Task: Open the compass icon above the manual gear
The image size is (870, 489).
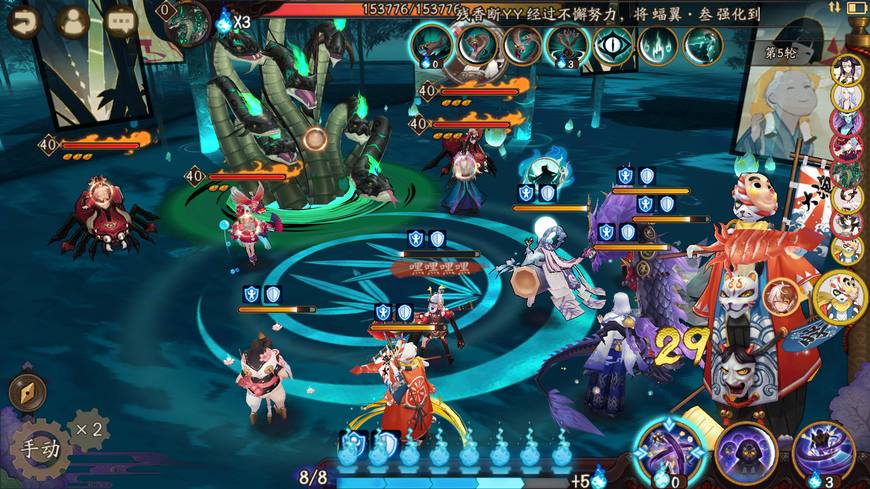Action: pyautogui.click(x=27, y=392)
